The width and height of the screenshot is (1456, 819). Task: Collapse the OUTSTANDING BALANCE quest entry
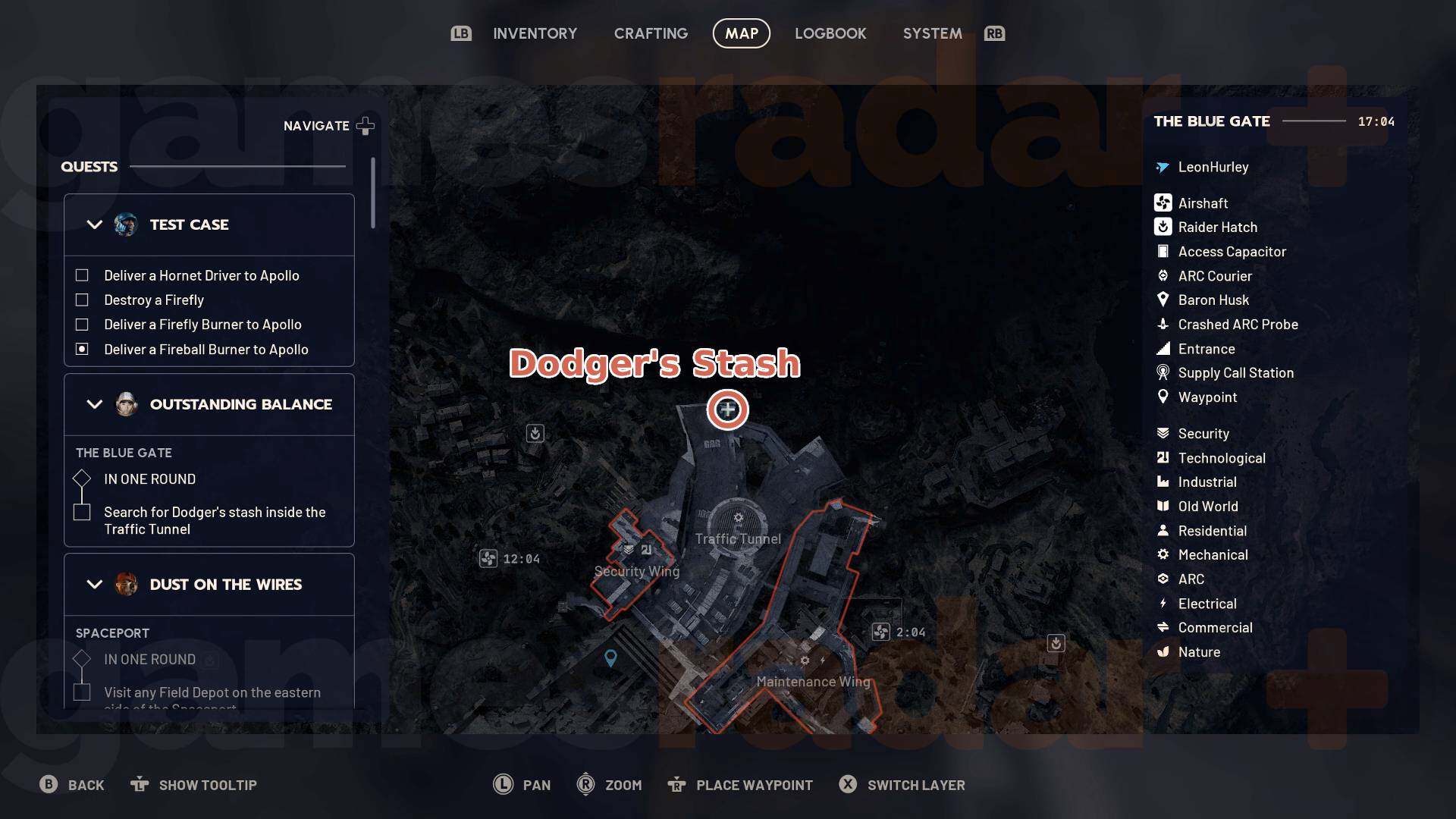pyautogui.click(x=94, y=404)
